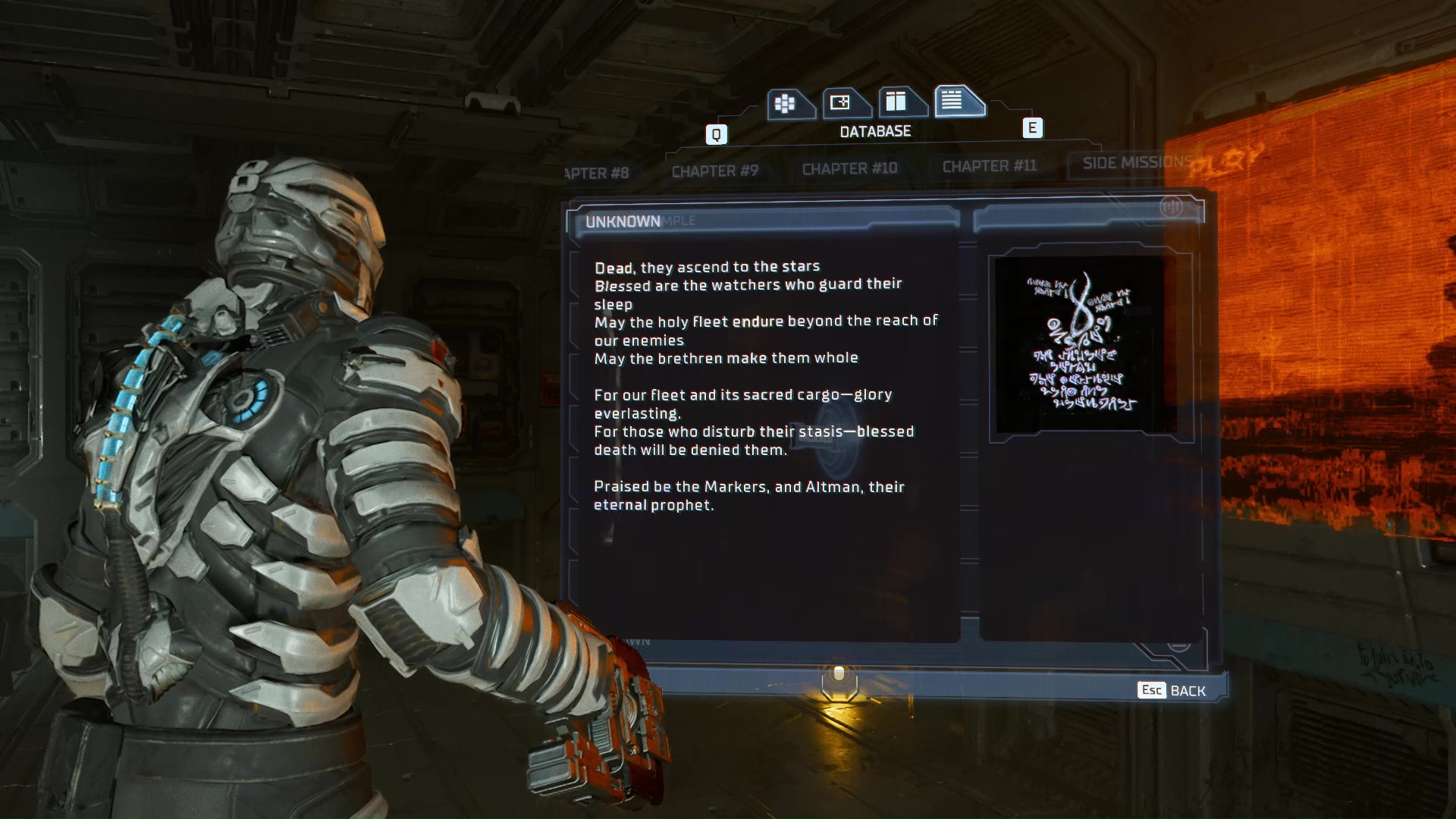Image resolution: width=1456 pixels, height=819 pixels.
Task: Select the Side Missions category
Action: [x=1134, y=163]
